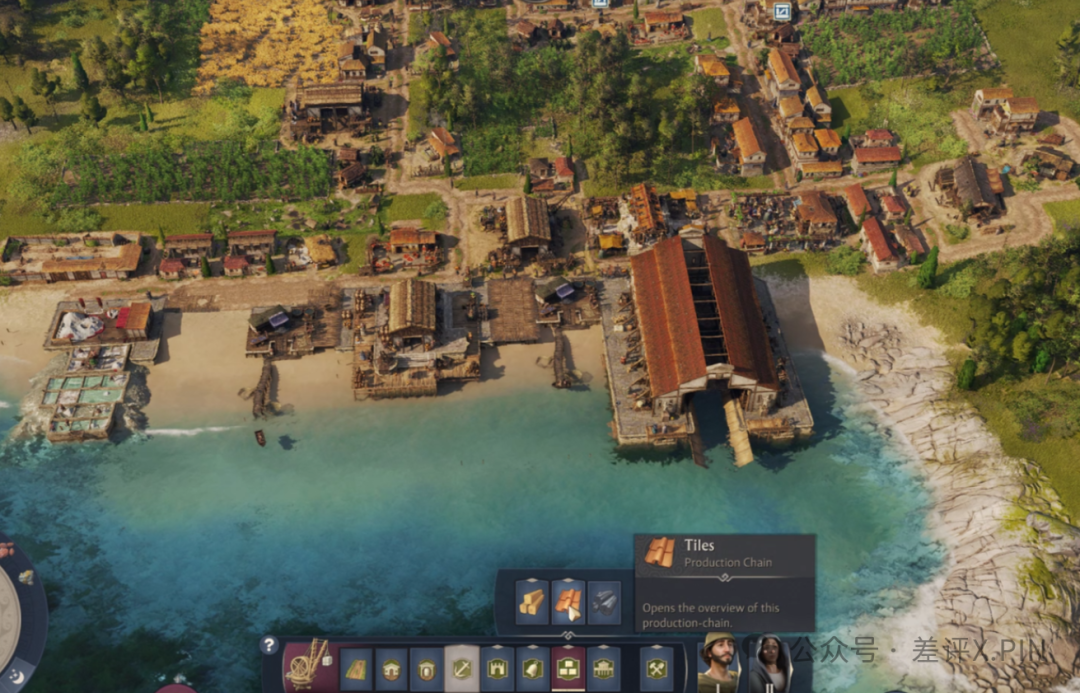Screen dimensions: 1080x693
Task: Switch to the castle gate category
Action: pyautogui.click(x=497, y=669)
